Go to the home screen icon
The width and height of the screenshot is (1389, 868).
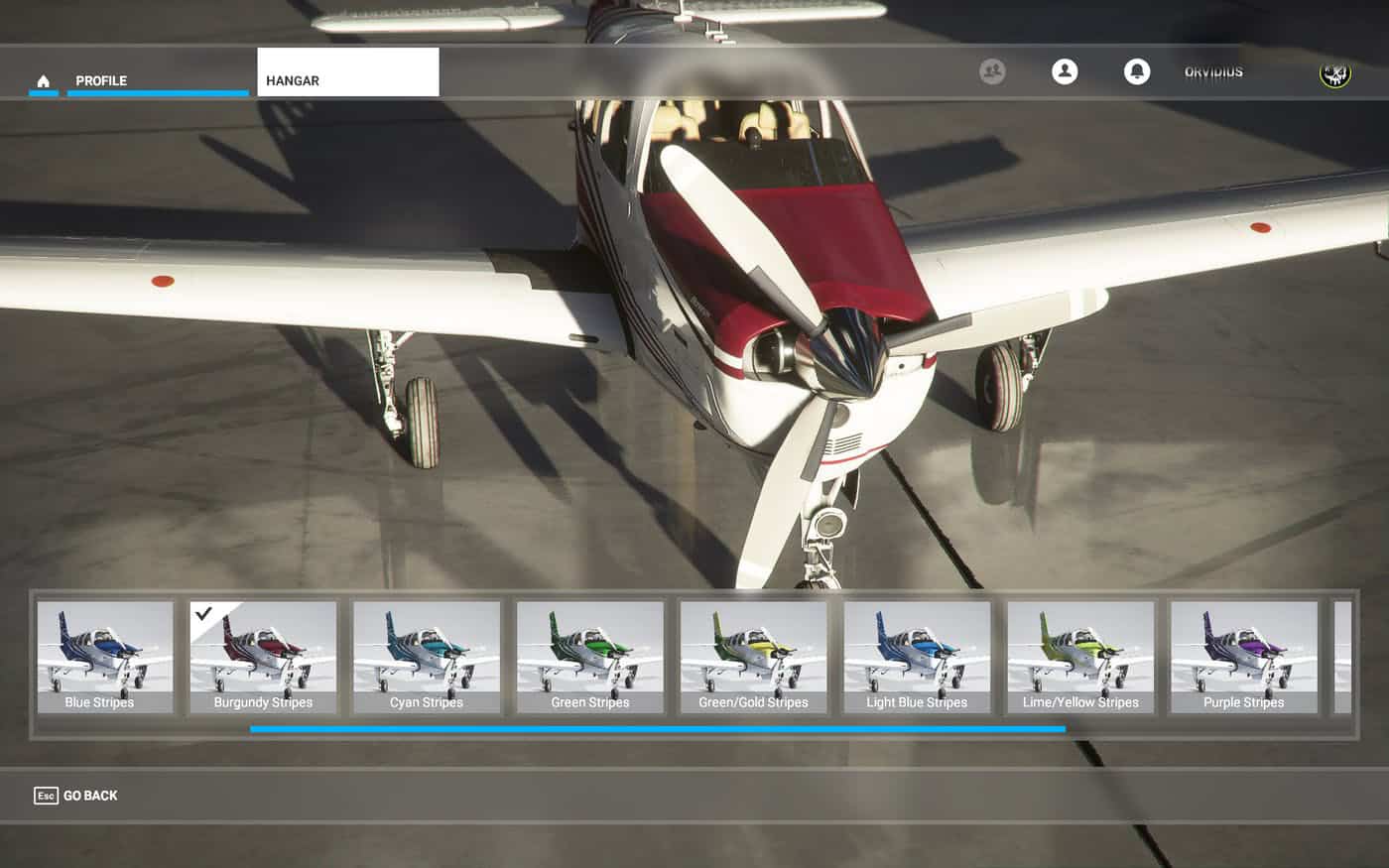(43, 80)
